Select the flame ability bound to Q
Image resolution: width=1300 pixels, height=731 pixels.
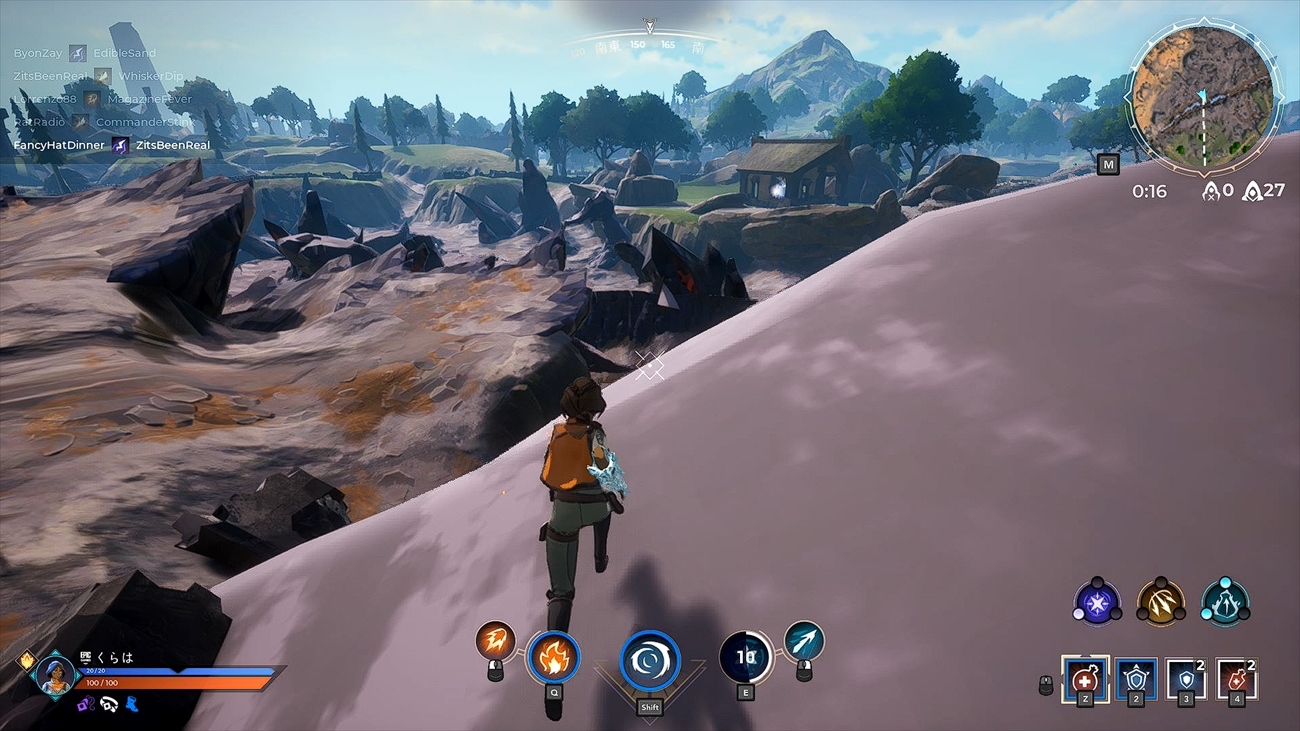[553, 659]
